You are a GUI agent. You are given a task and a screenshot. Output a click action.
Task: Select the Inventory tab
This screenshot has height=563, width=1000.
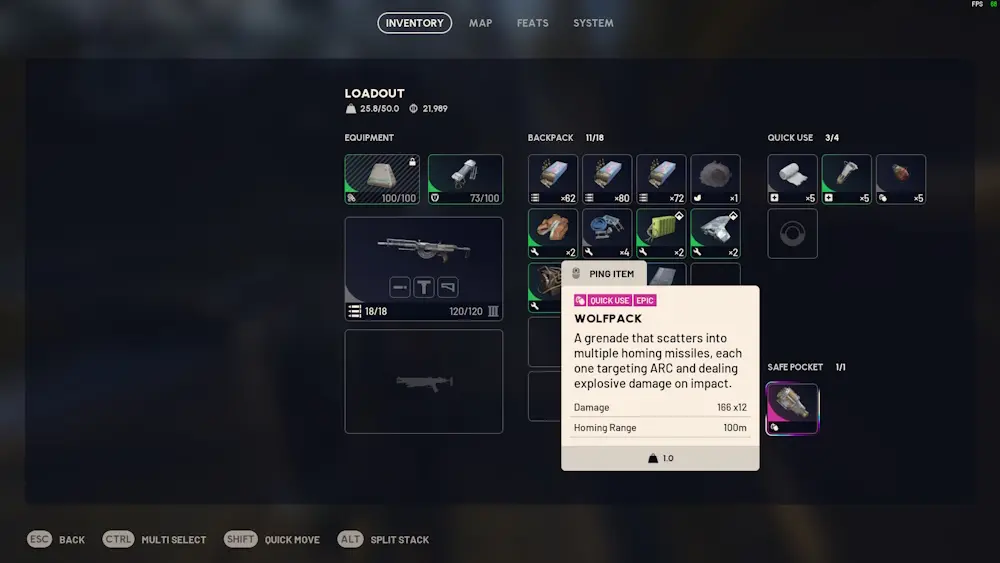[x=414, y=23]
